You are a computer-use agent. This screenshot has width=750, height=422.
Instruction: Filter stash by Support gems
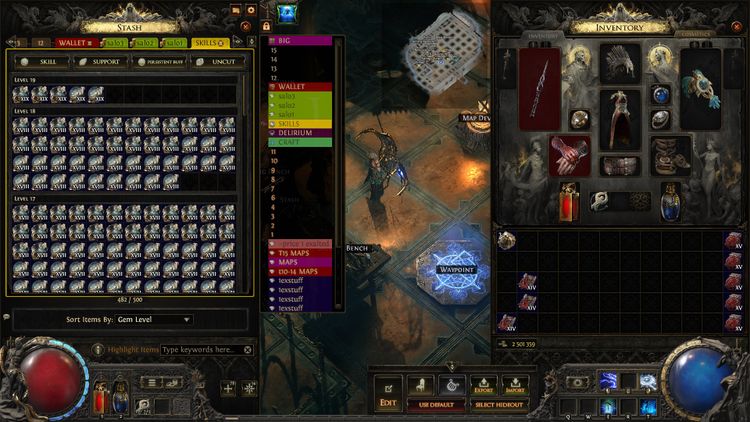pos(99,61)
